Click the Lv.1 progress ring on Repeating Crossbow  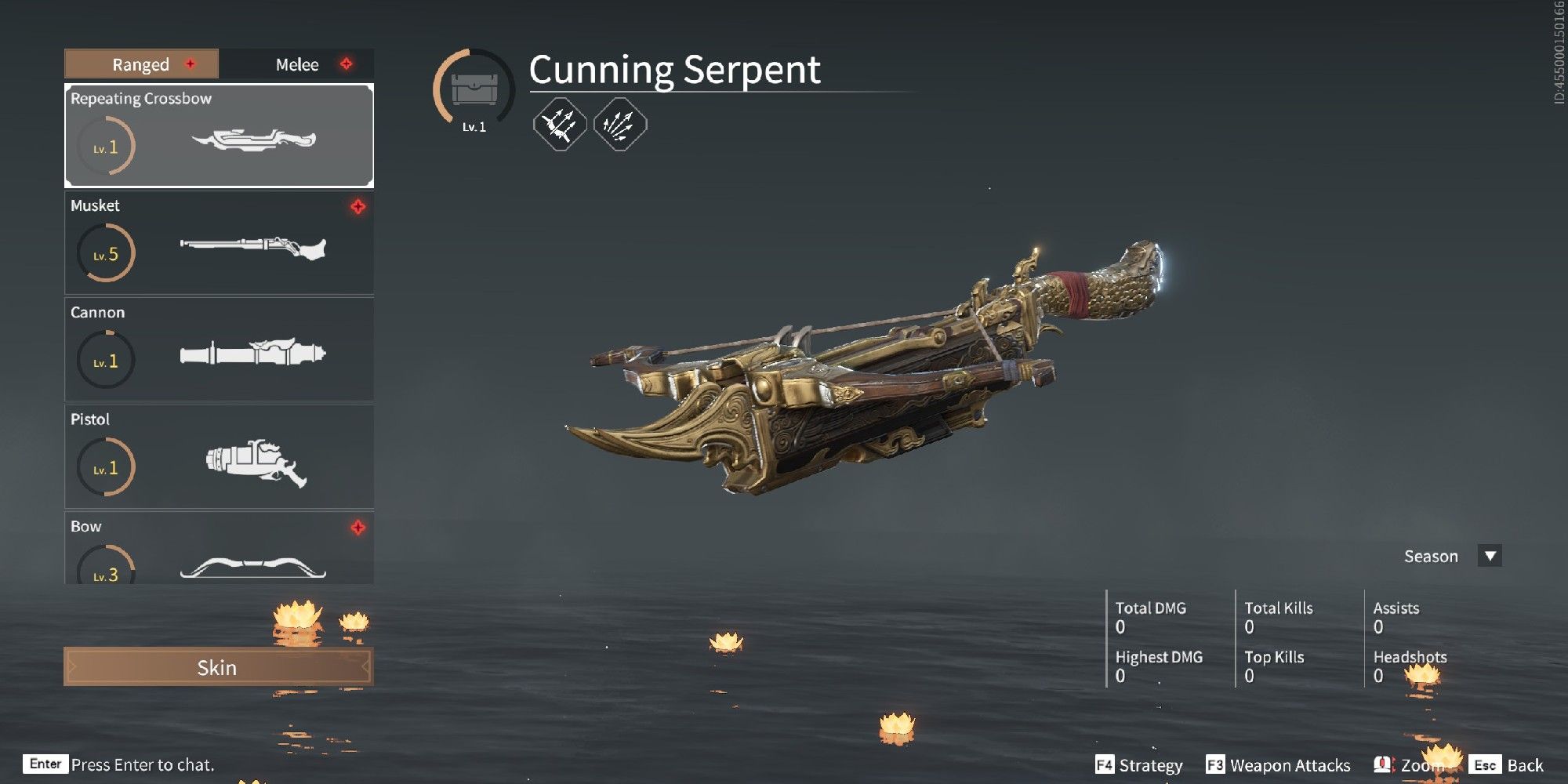point(104,145)
